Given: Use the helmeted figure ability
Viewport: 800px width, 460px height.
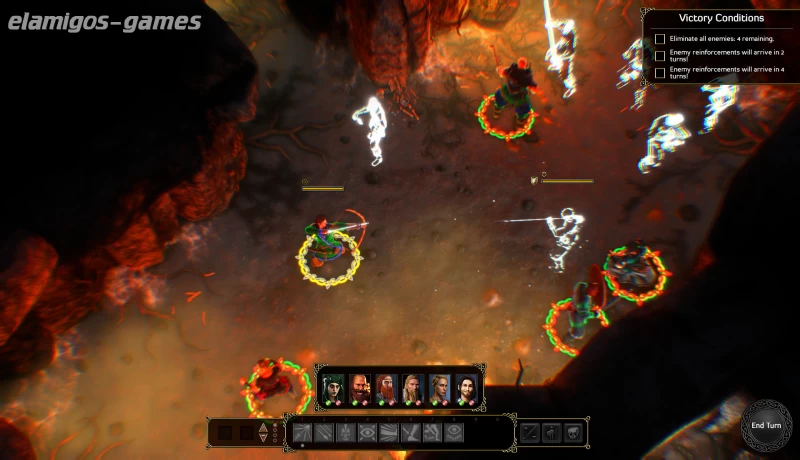Looking at the screenshot, I should [x=345, y=432].
